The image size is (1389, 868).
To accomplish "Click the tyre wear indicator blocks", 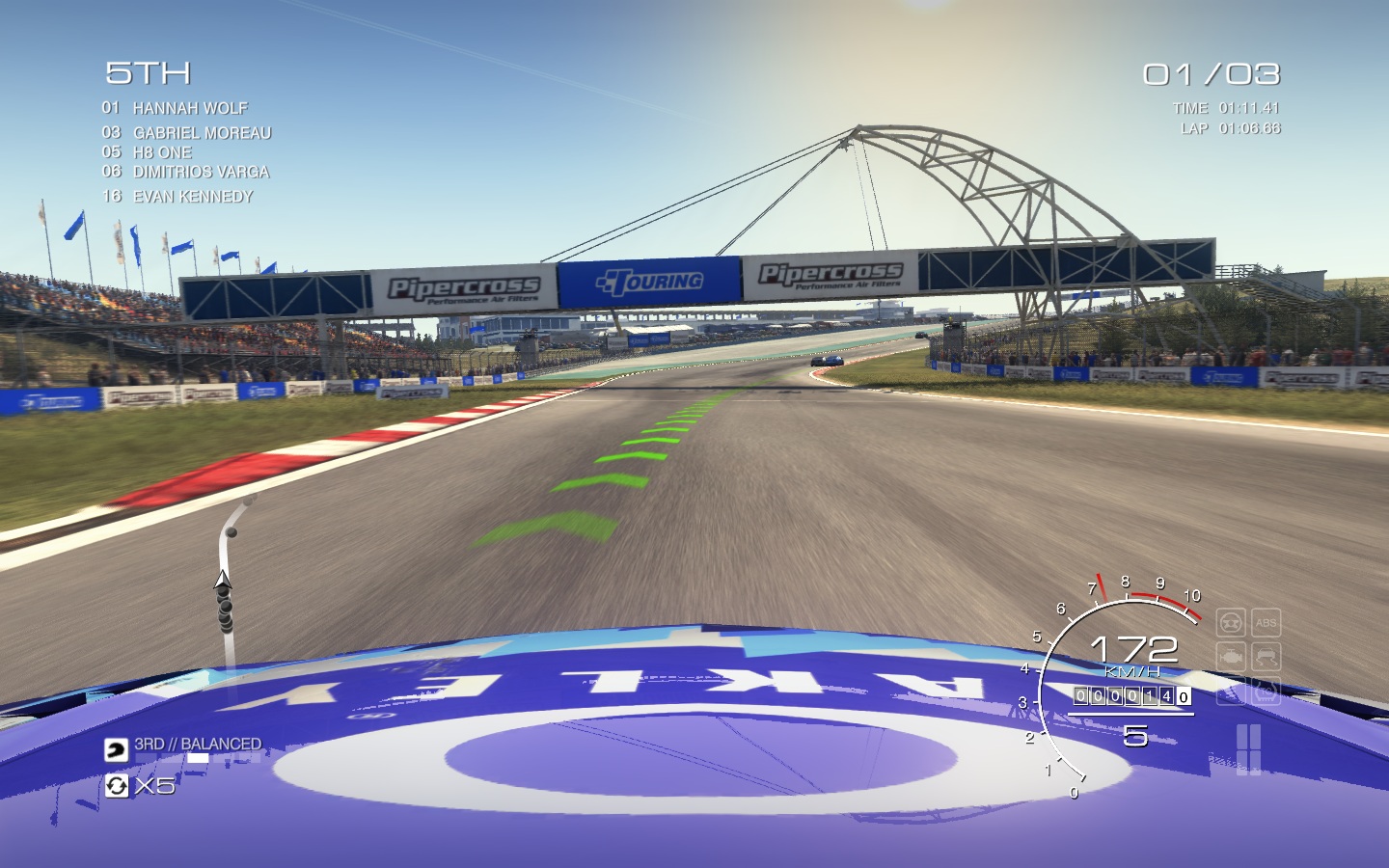I will point(1248,748).
